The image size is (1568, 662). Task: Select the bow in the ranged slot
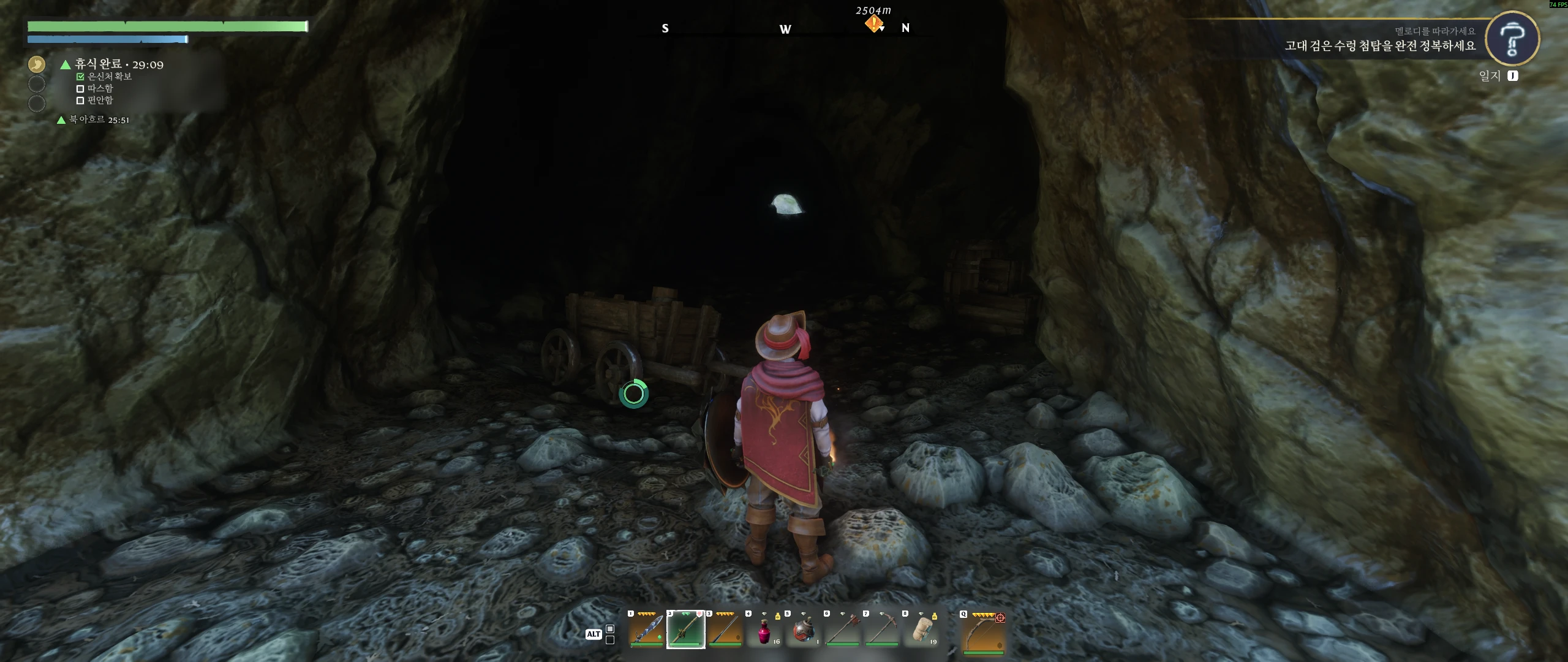tap(983, 632)
